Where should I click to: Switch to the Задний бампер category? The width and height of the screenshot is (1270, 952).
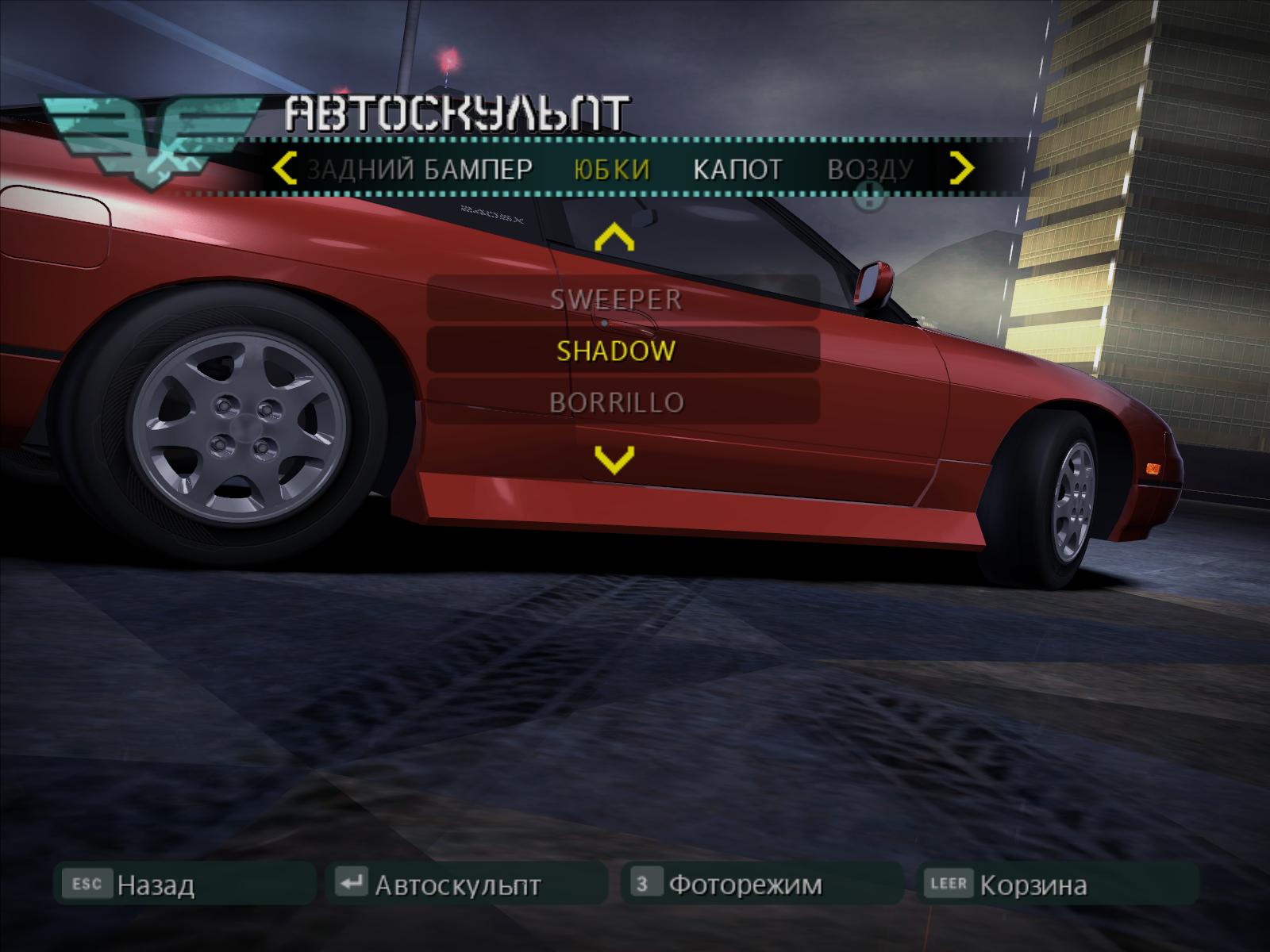[421, 169]
